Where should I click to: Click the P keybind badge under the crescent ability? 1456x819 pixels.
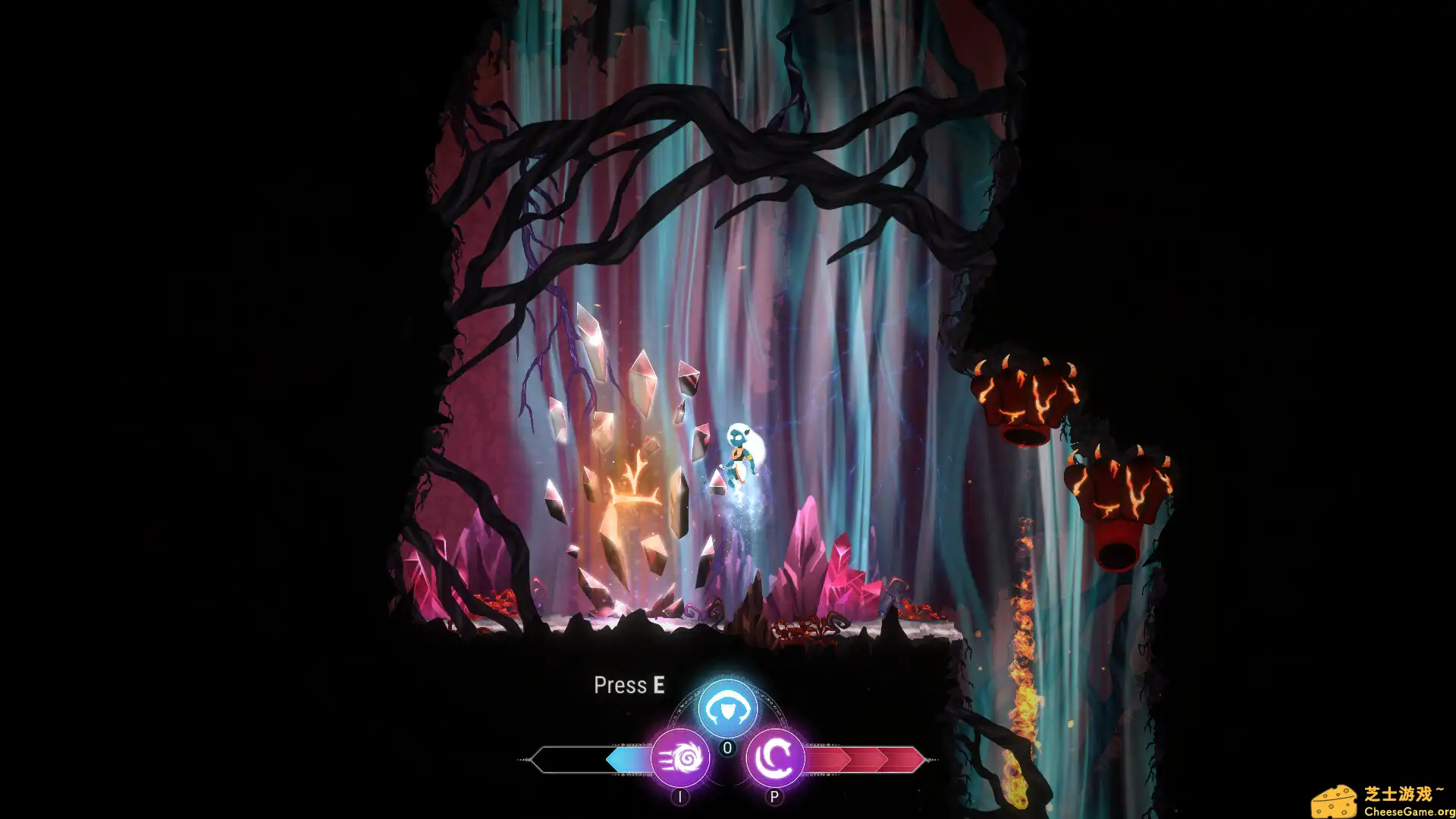[775, 797]
